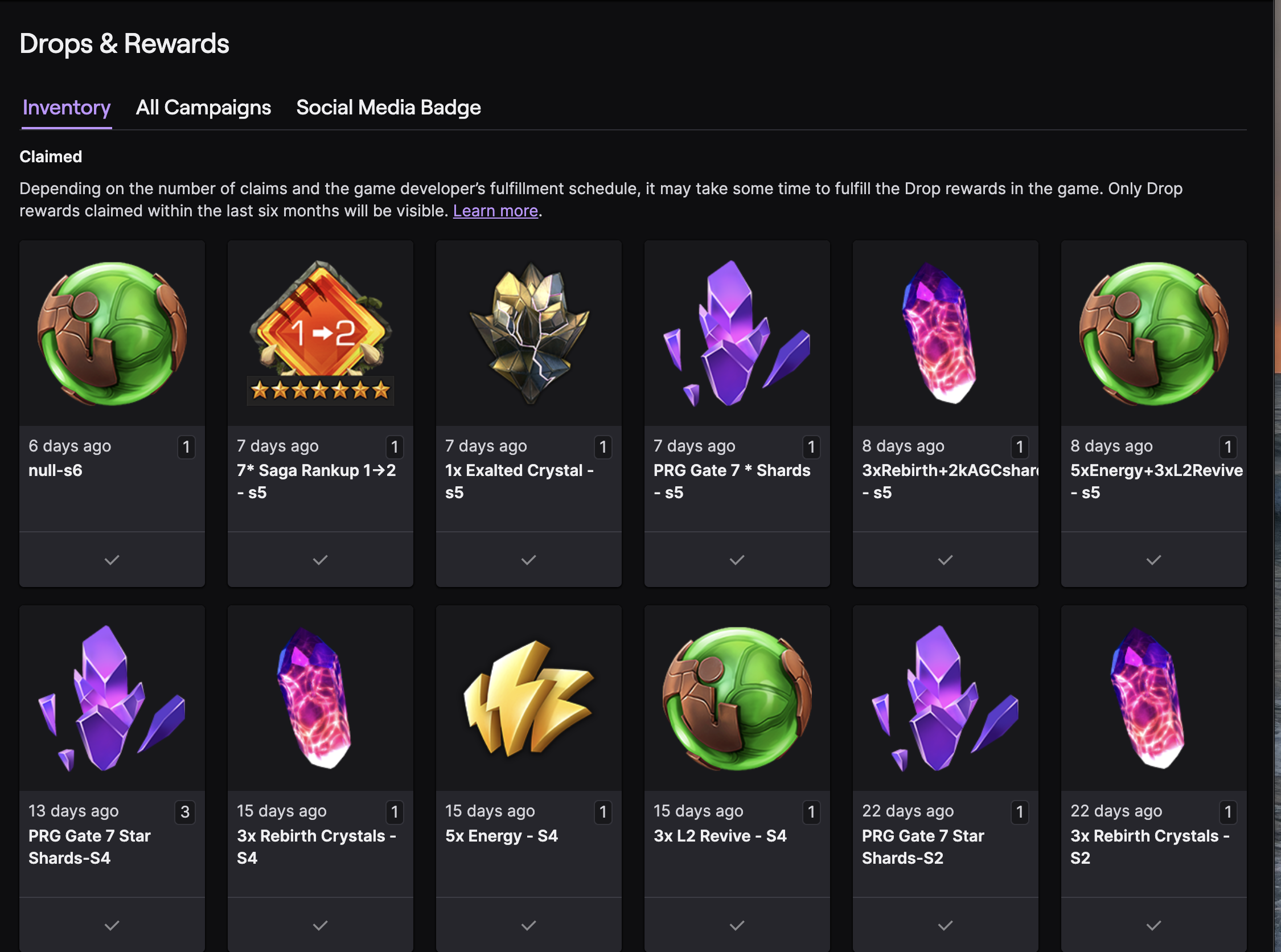Select the 7* Saga Rankup 1→2 badge icon
The width and height of the screenshot is (1281, 952).
pyautogui.click(x=320, y=331)
